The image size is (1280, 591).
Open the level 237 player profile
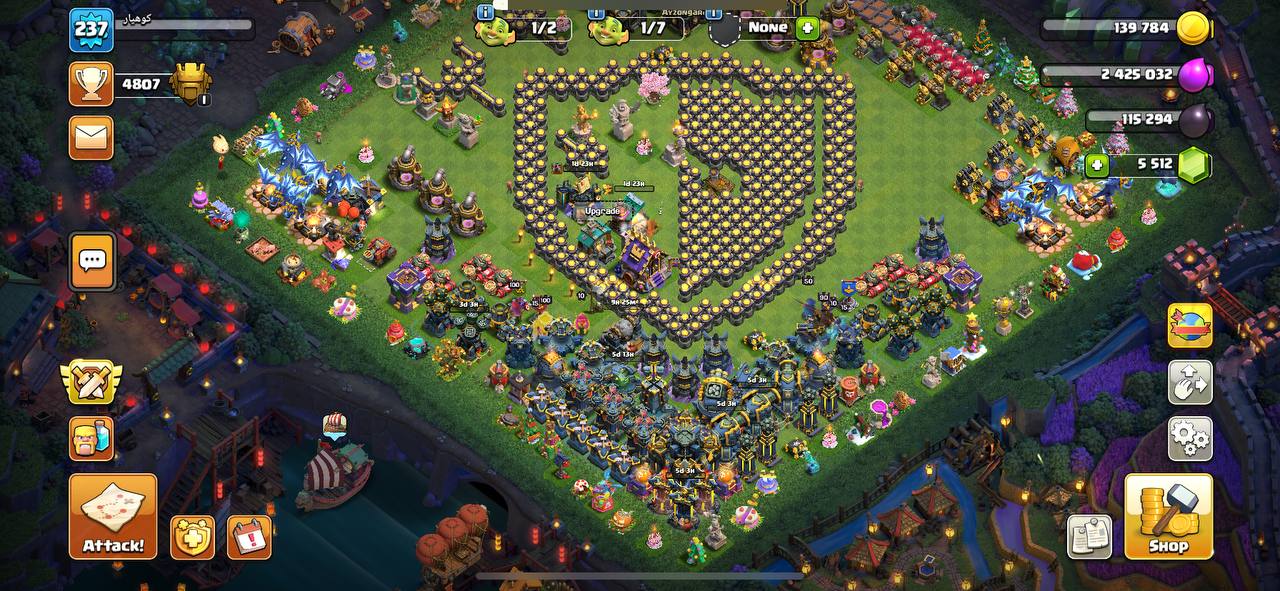[91, 30]
